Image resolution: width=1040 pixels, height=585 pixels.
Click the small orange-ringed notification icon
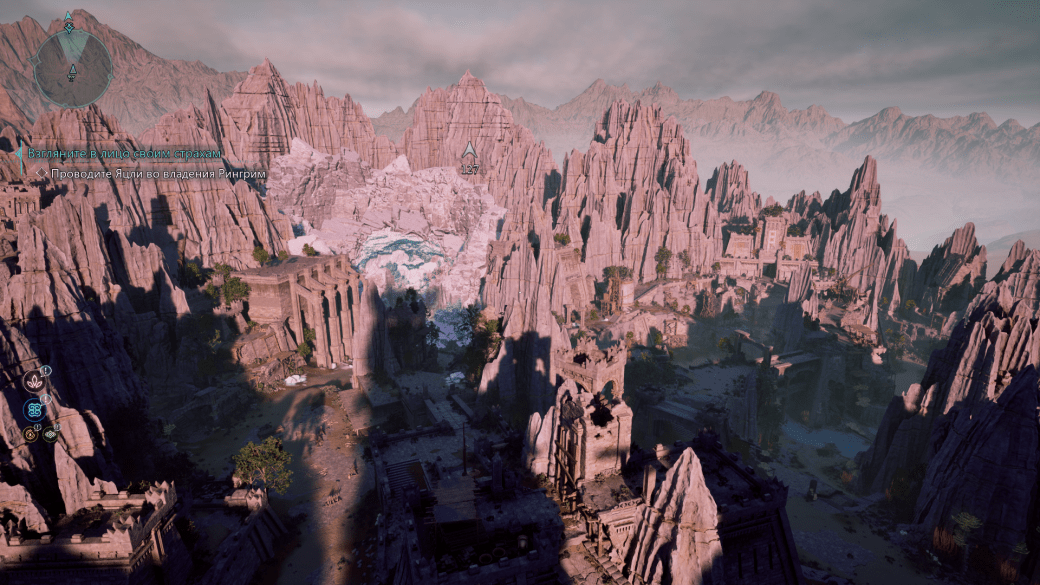(x=30, y=434)
